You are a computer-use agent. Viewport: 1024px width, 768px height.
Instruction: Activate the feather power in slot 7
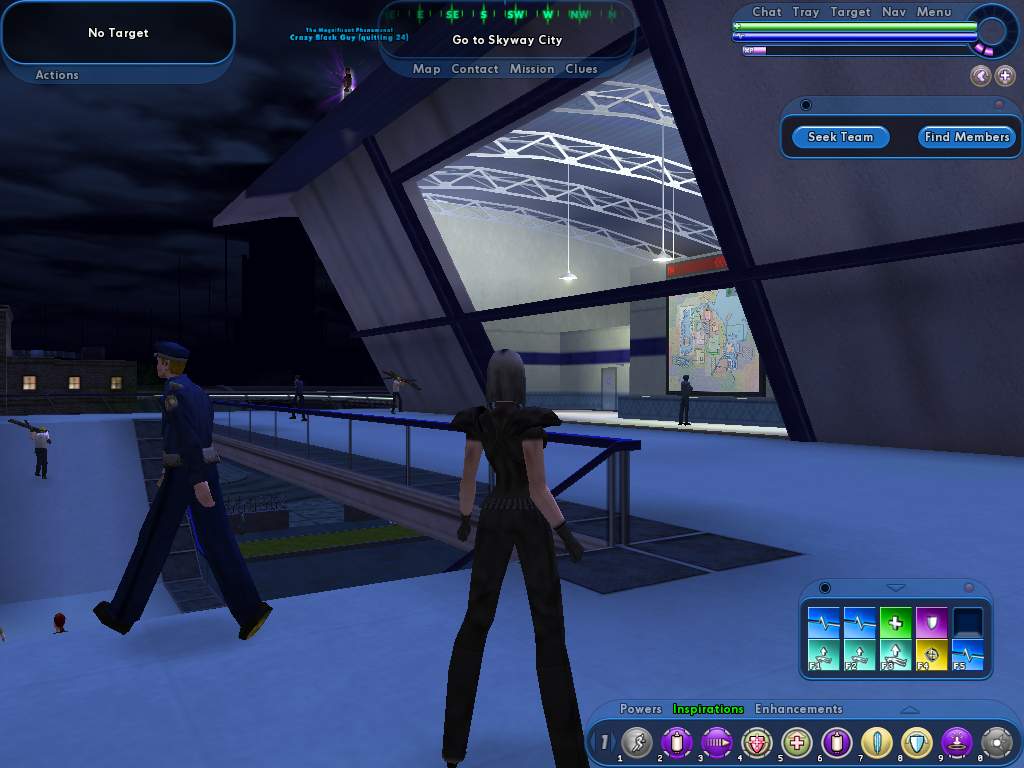[x=876, y=743]
